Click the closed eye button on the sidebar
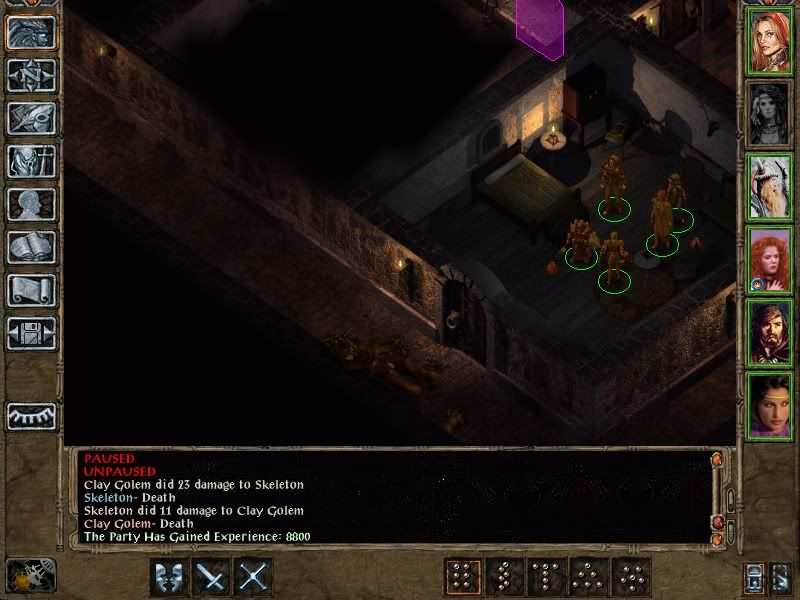The height and width of the screenshot is (600, 800). (32, 414)
